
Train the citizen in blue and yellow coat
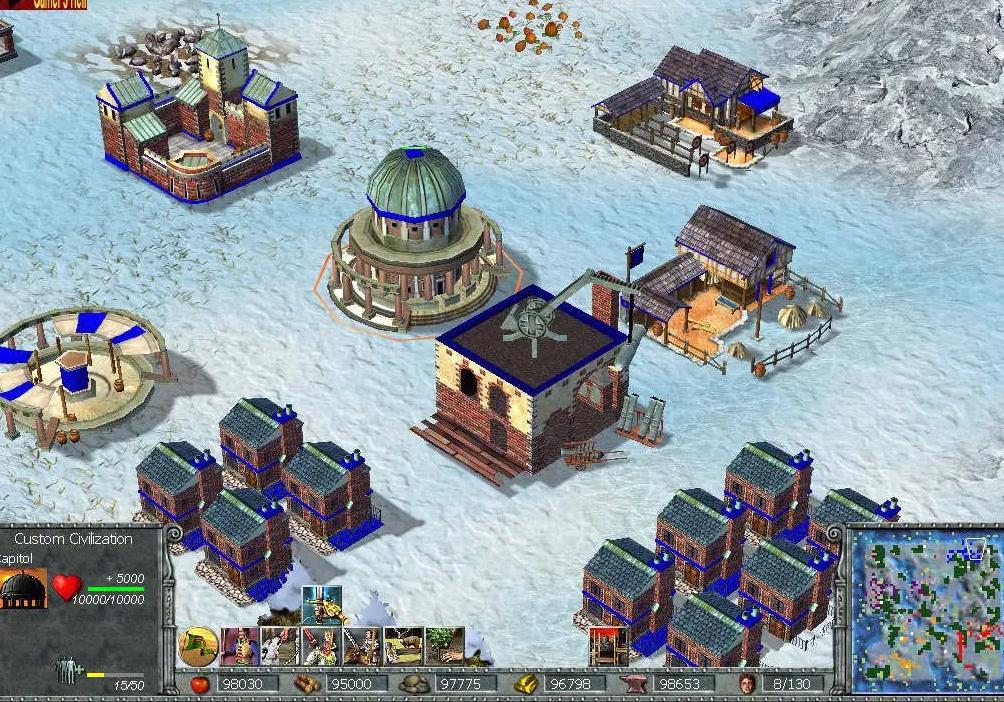[x=240, y=646]
